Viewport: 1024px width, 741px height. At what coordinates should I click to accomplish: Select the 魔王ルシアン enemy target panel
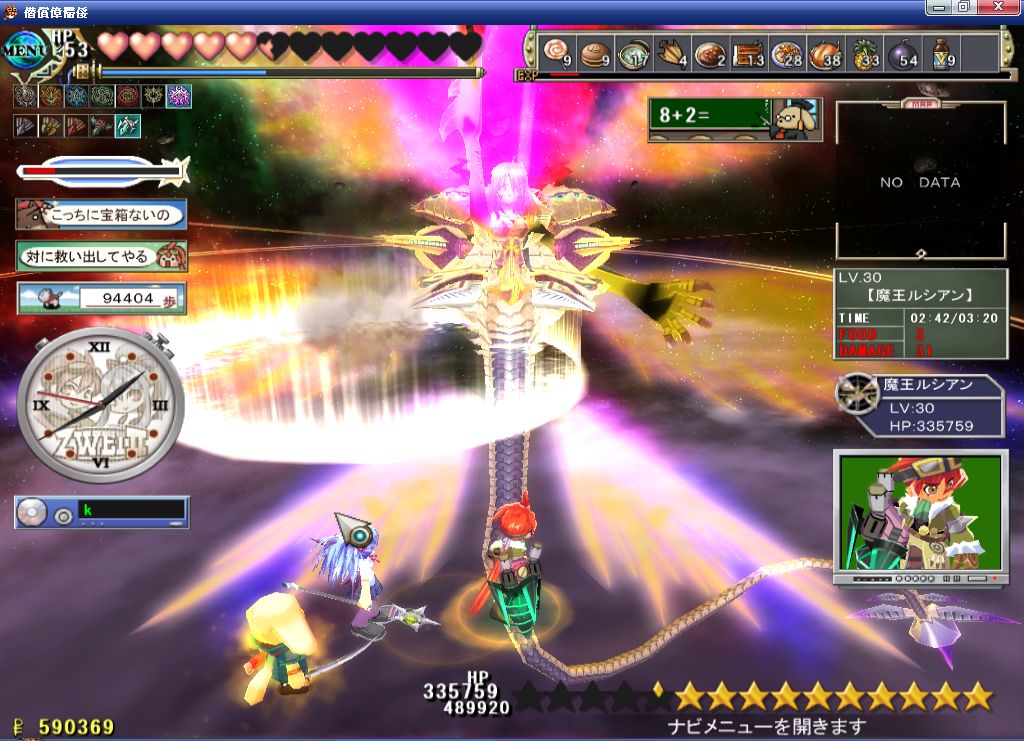920,405
